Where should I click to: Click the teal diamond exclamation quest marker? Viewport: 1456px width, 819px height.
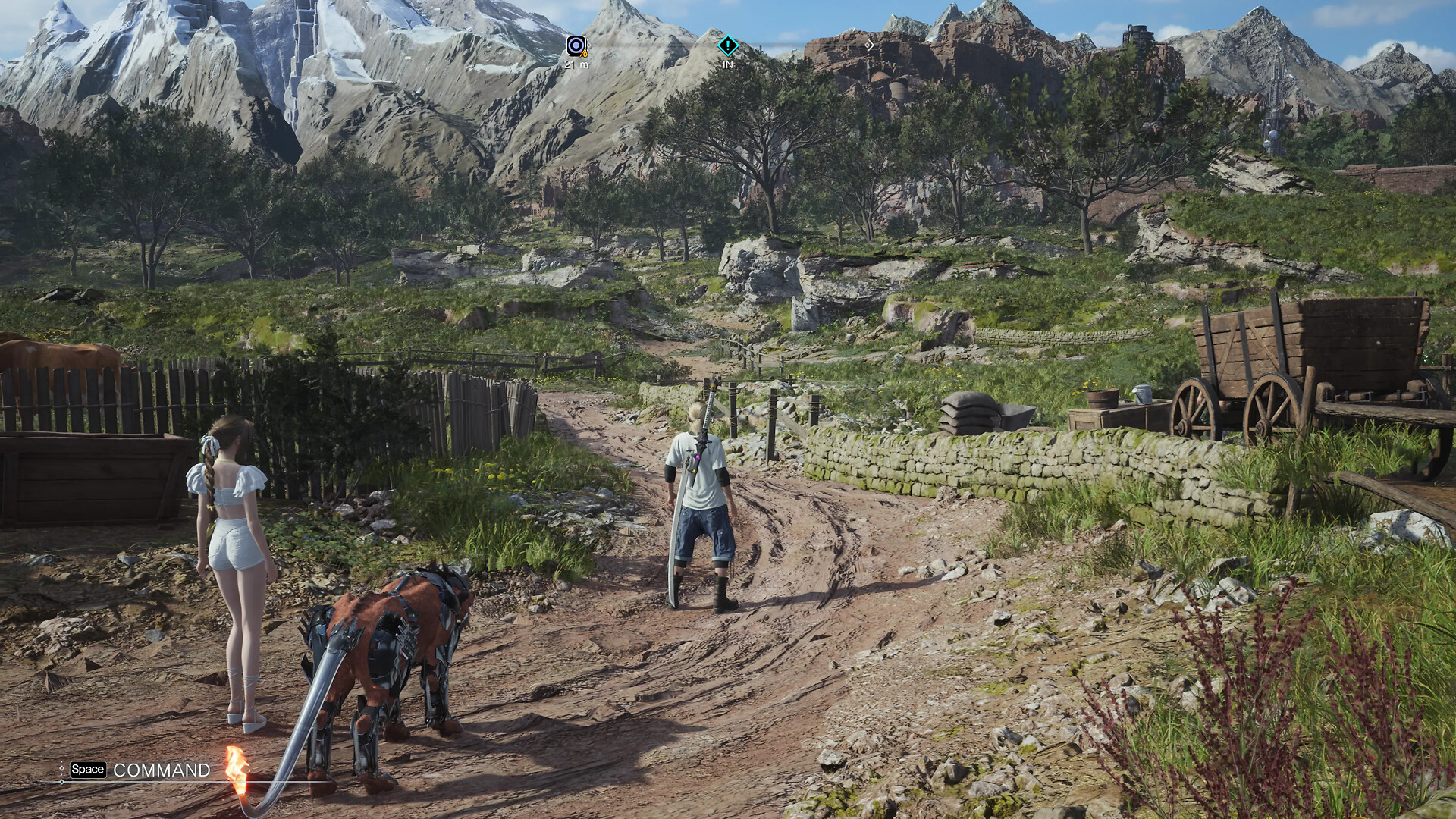click(727, 46)
